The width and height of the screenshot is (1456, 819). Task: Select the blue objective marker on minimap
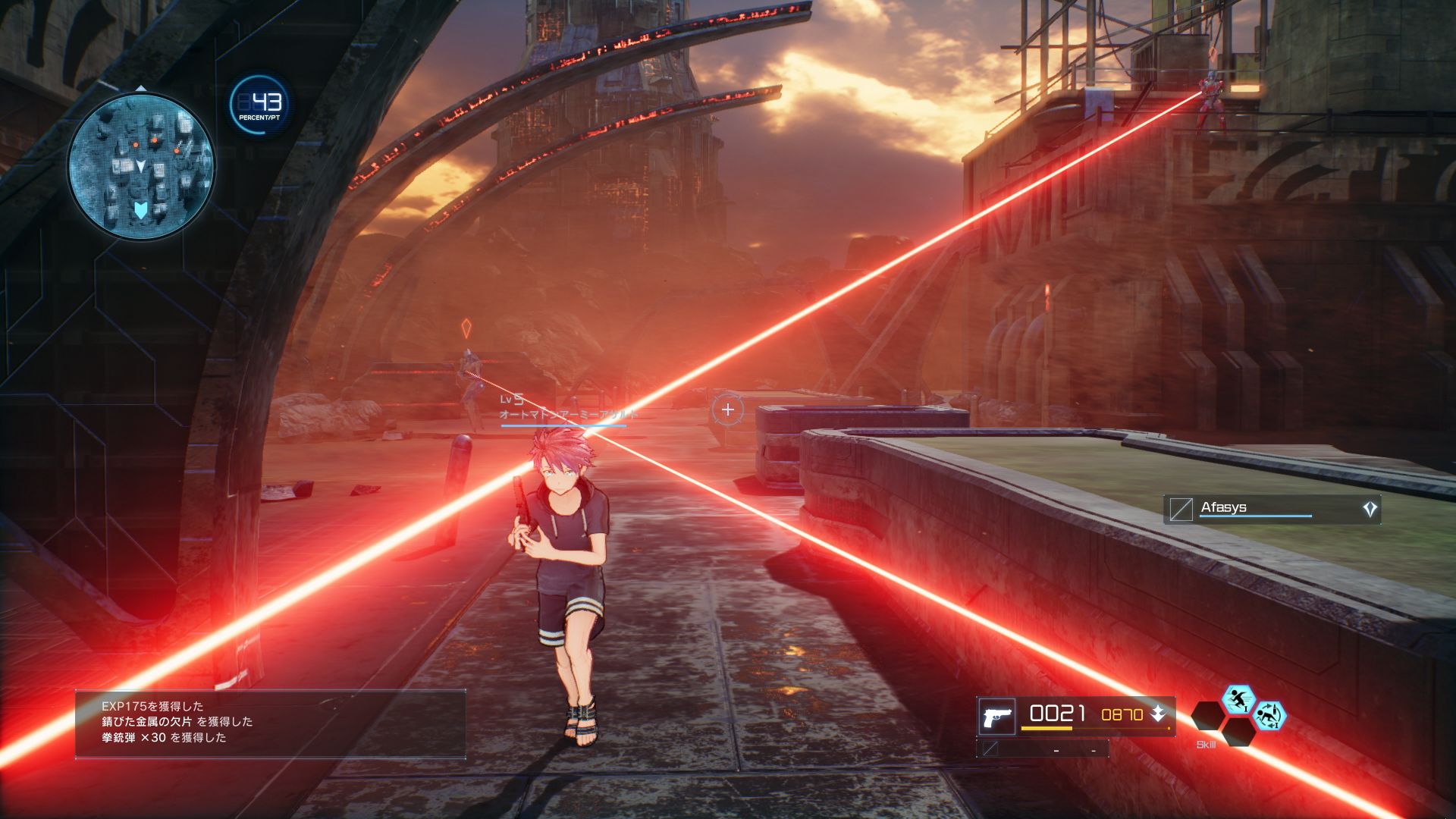(x=140, y=210)
